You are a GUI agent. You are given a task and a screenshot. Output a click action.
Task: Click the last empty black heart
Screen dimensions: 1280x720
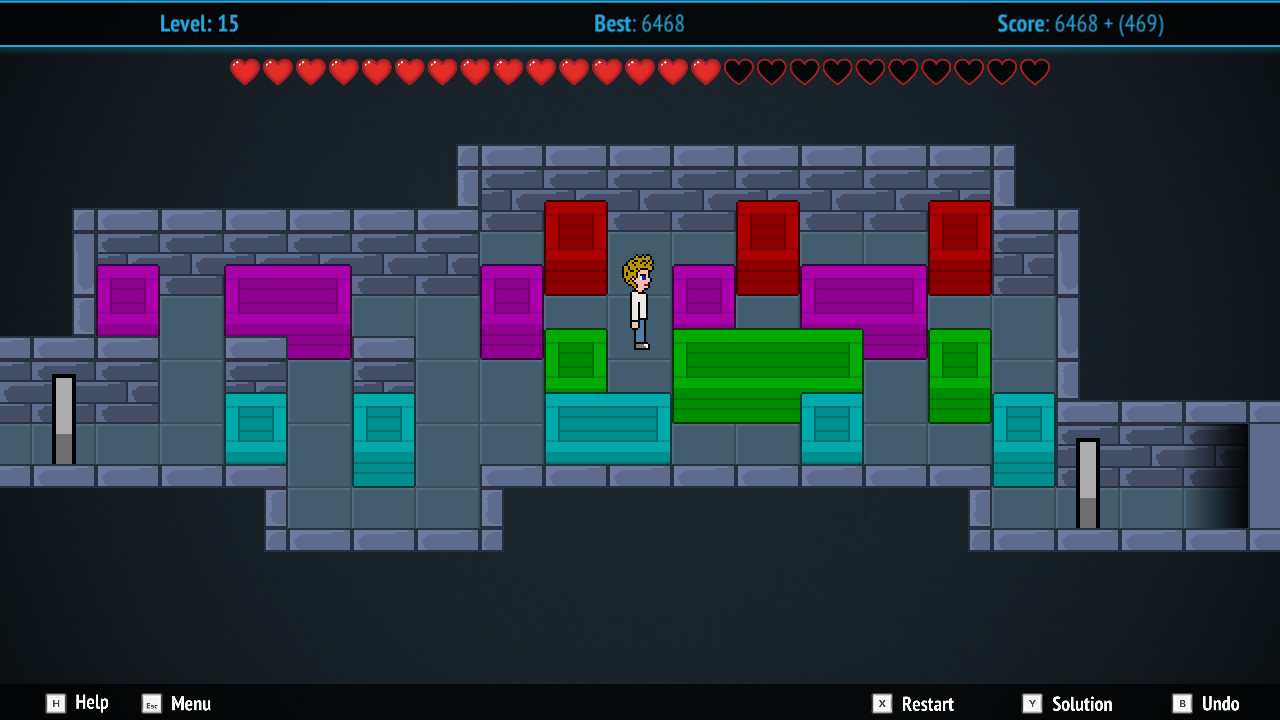click(x=1036, y=71)
